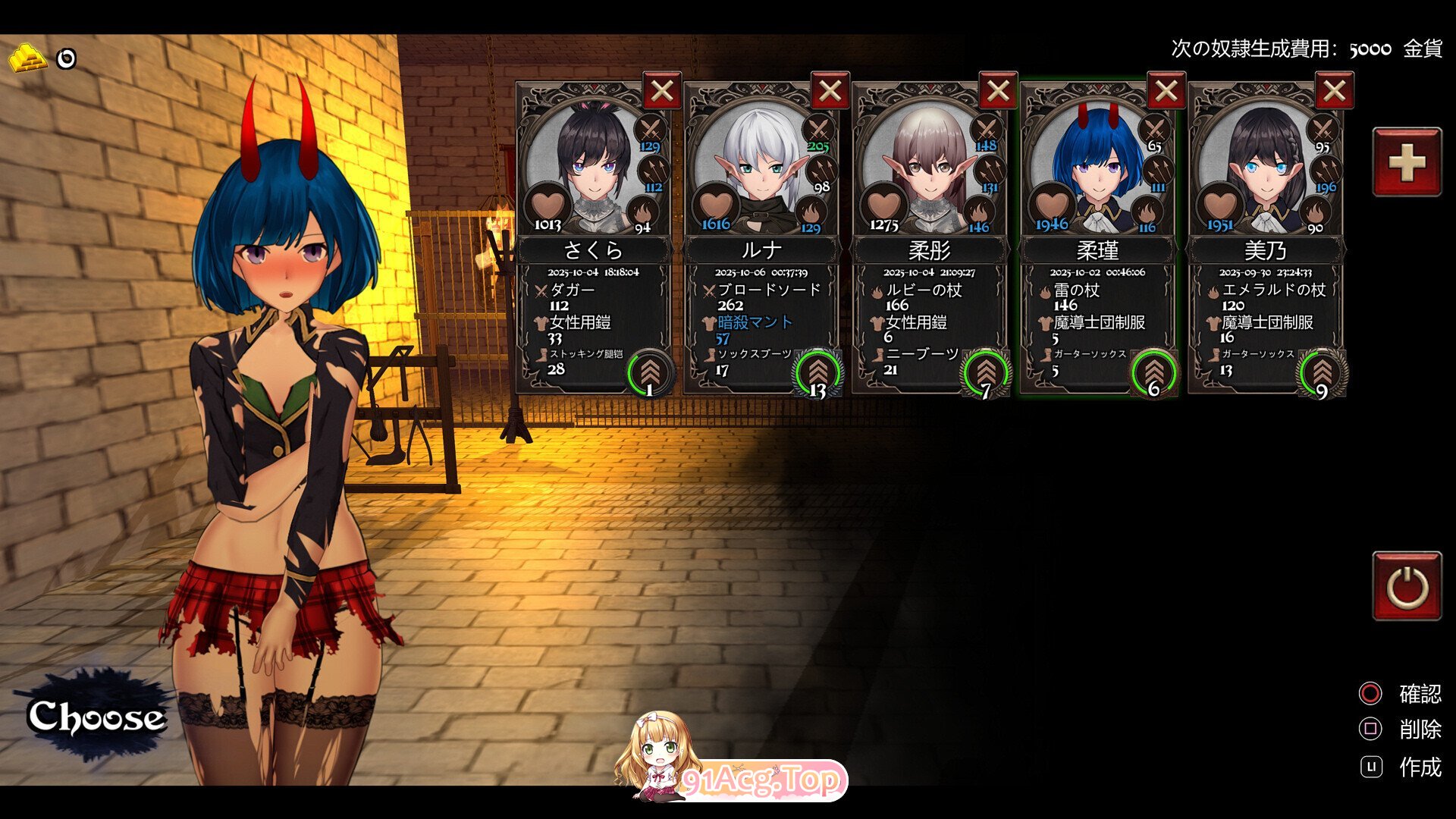Confirm with the Choose button
The image size is (1456, 819).
click(x=95, y=716)
